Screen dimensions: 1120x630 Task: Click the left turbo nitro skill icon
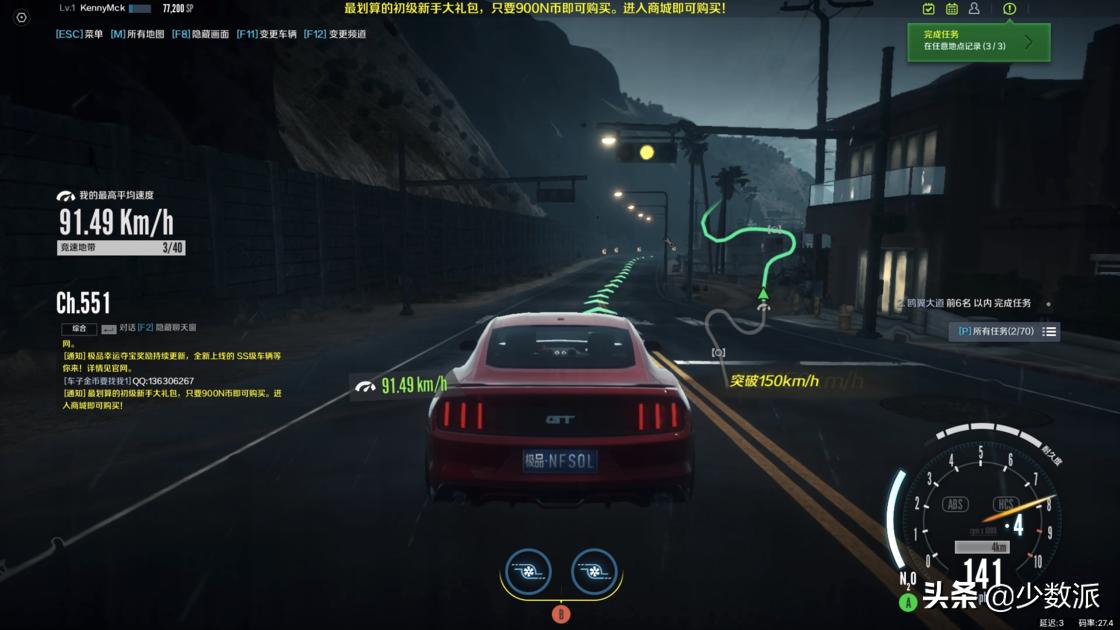point(528,573)
